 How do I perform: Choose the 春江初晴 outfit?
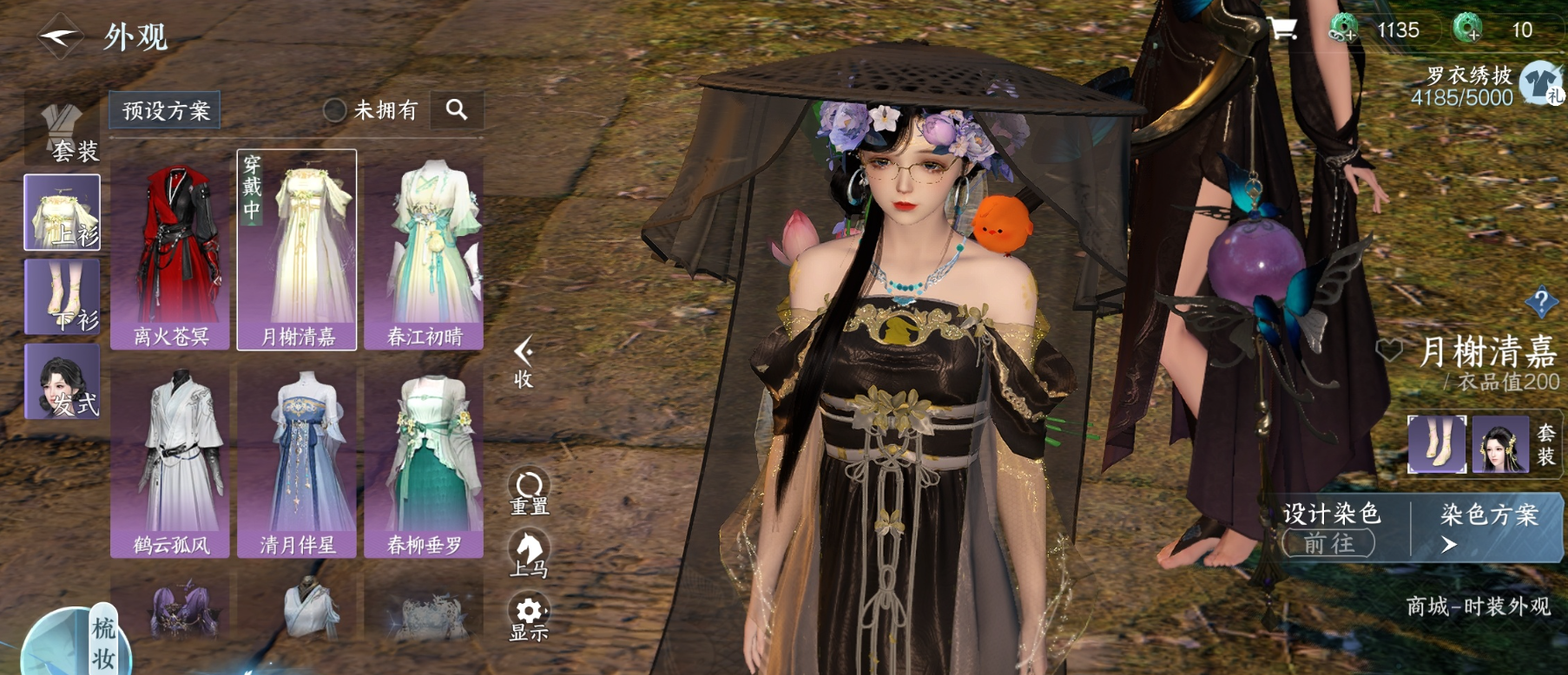[424, 250]
